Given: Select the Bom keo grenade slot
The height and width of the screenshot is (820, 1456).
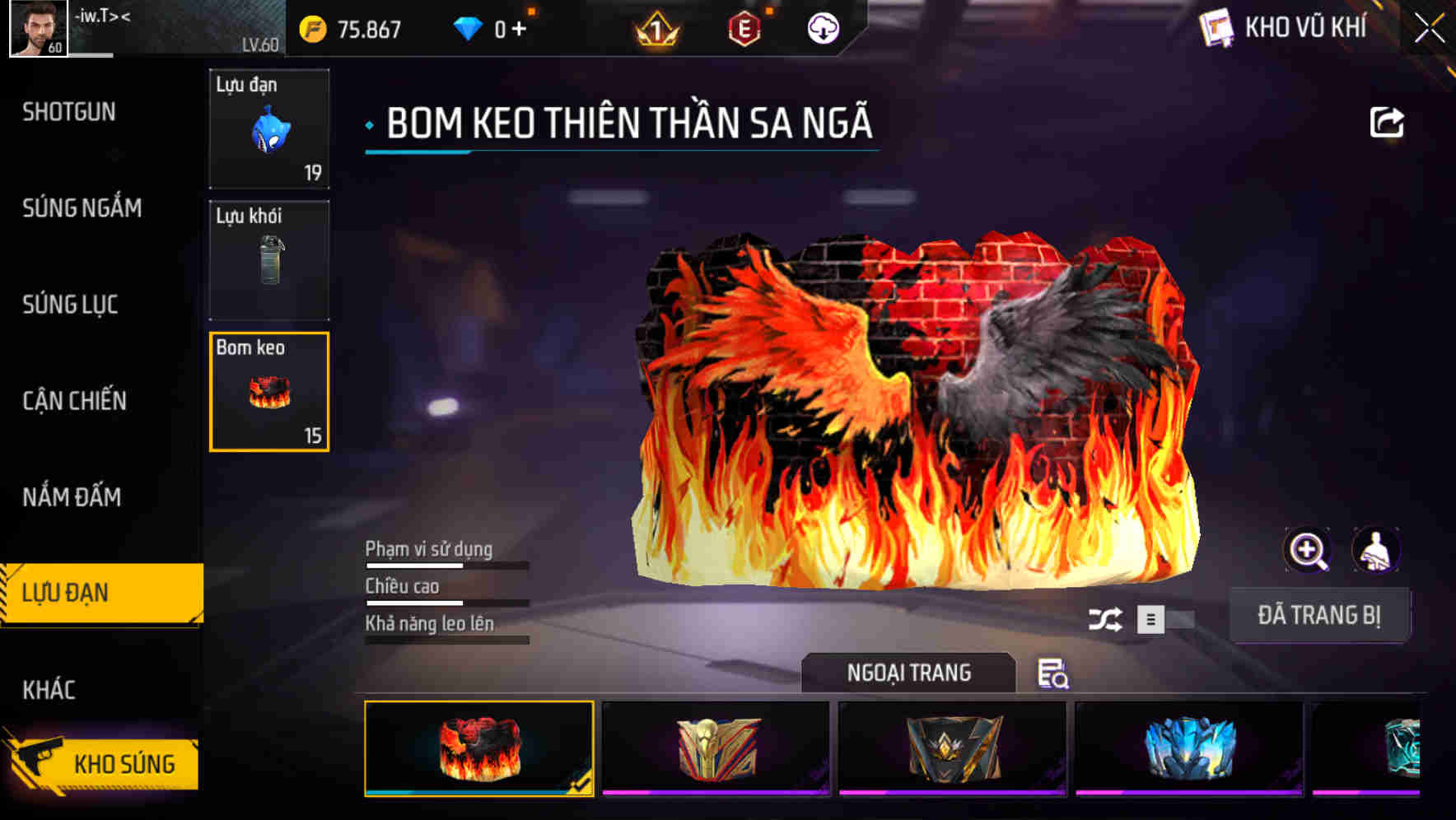Looking at the screenshot, I should click(x=268, y=390).
